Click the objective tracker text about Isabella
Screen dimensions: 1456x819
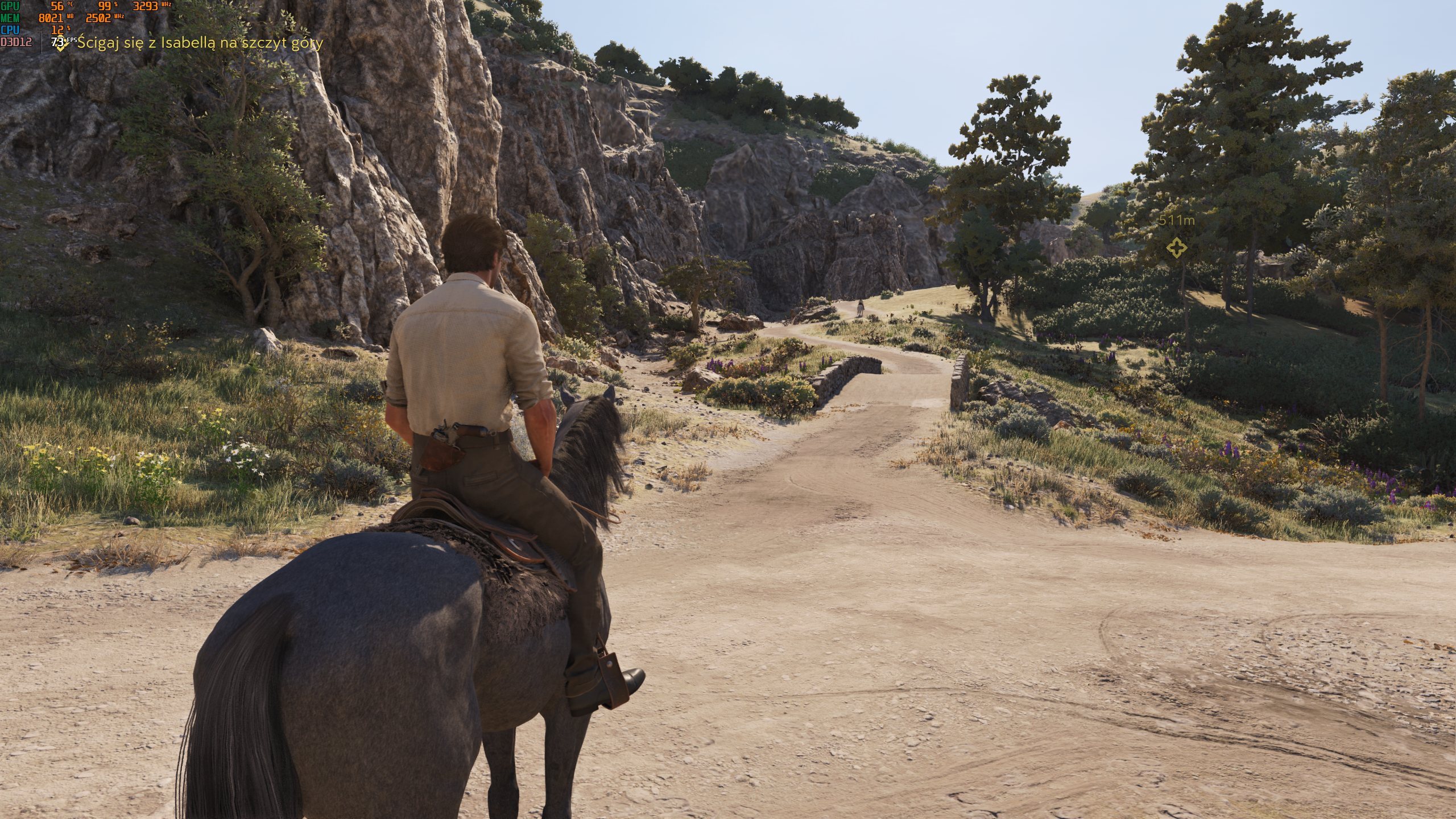(x=200, y=43)
